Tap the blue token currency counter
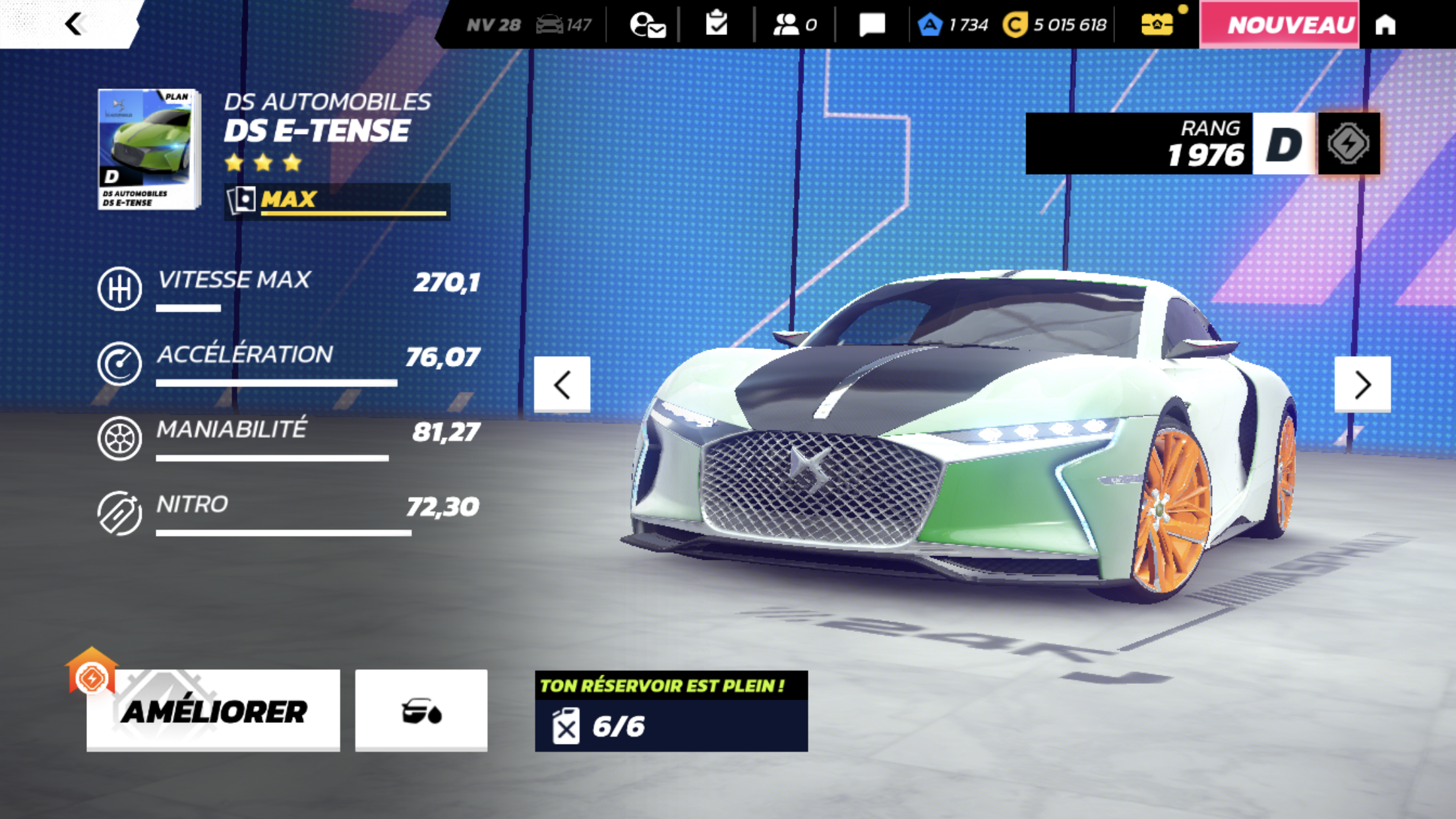Viewport: 1456px width, 819px height. (x=953, y=25)
